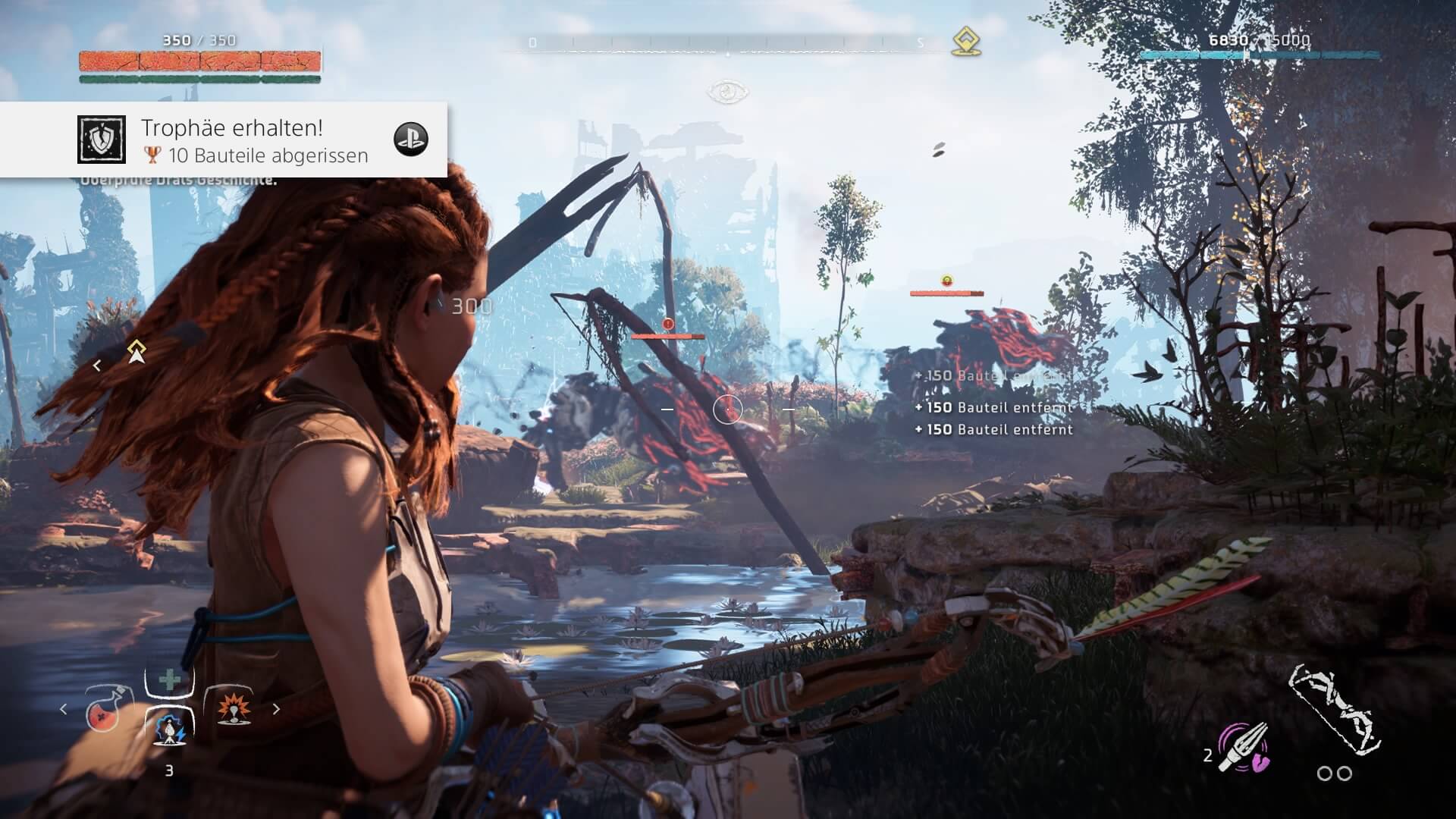The height and width of the screenshot is (819, 1456).
Task: Use the green cross medicine pouch
Action: coord(170,679)
